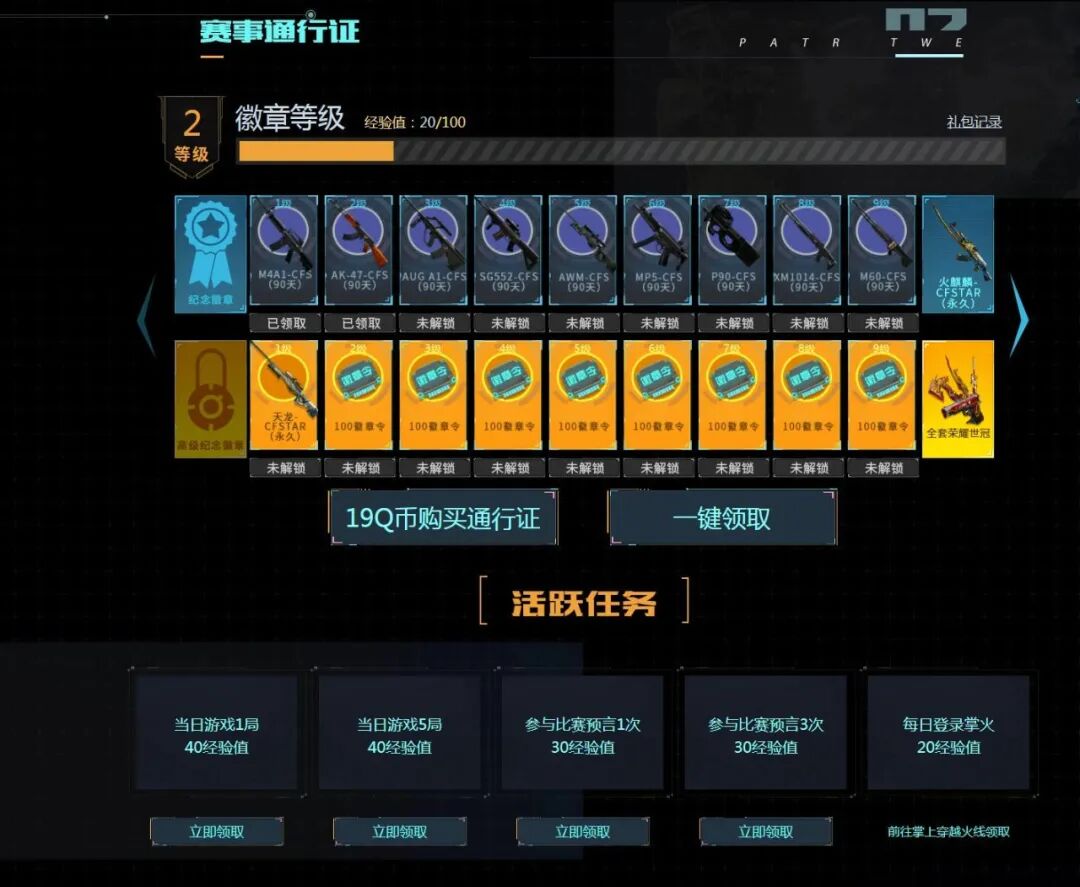View the 火麒麟-CFSTAR permanent reward

pos(957,254)
